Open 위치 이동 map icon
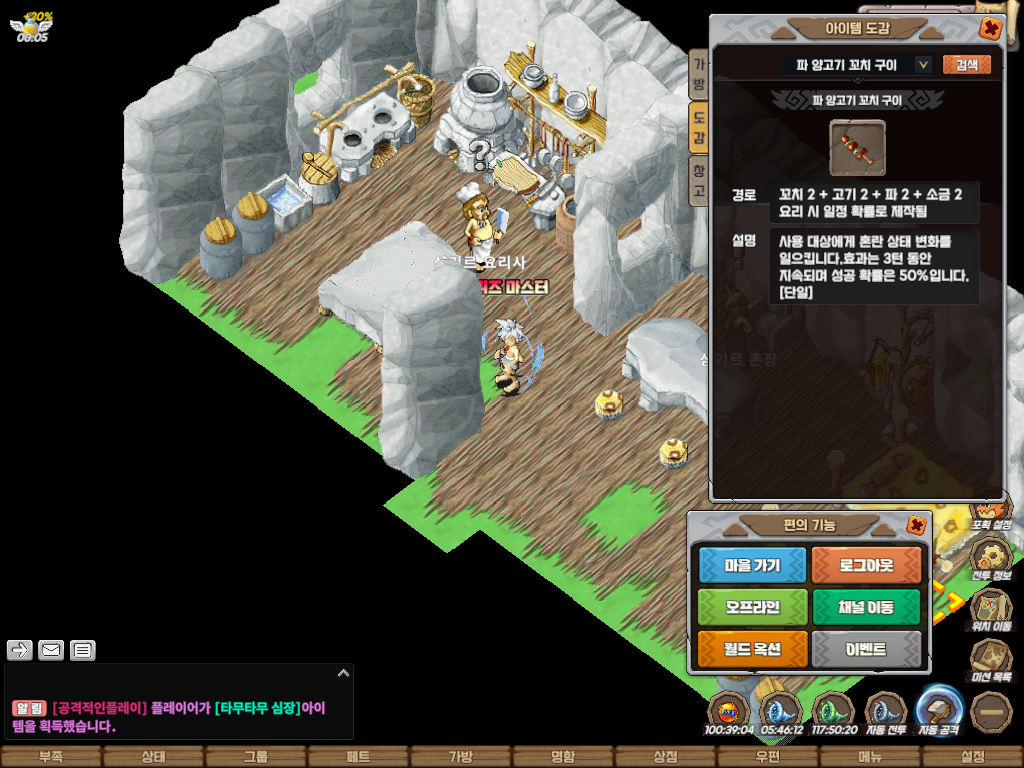Viewport: 1024px width, 768px height. click(x=990, y=605)
